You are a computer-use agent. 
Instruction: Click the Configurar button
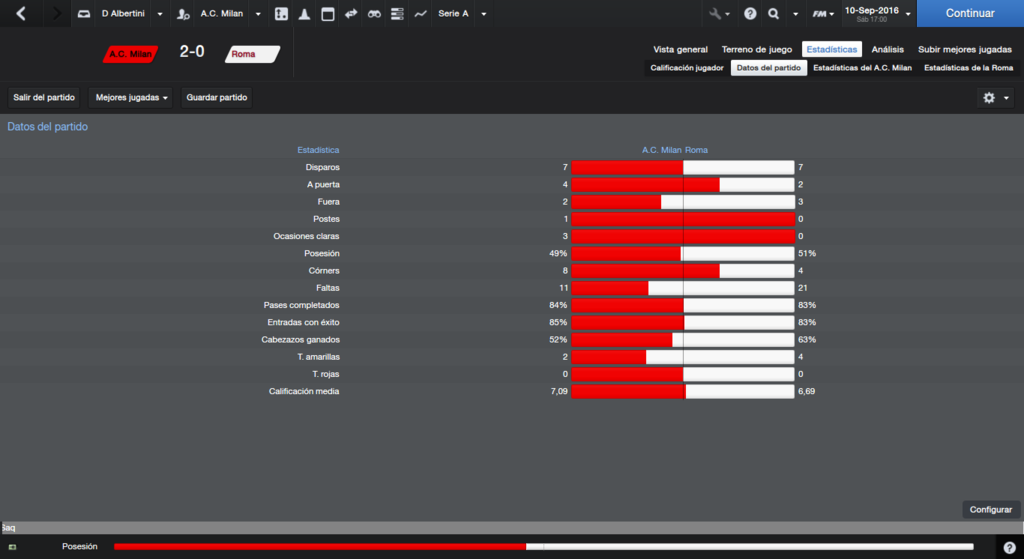(991, 509)
